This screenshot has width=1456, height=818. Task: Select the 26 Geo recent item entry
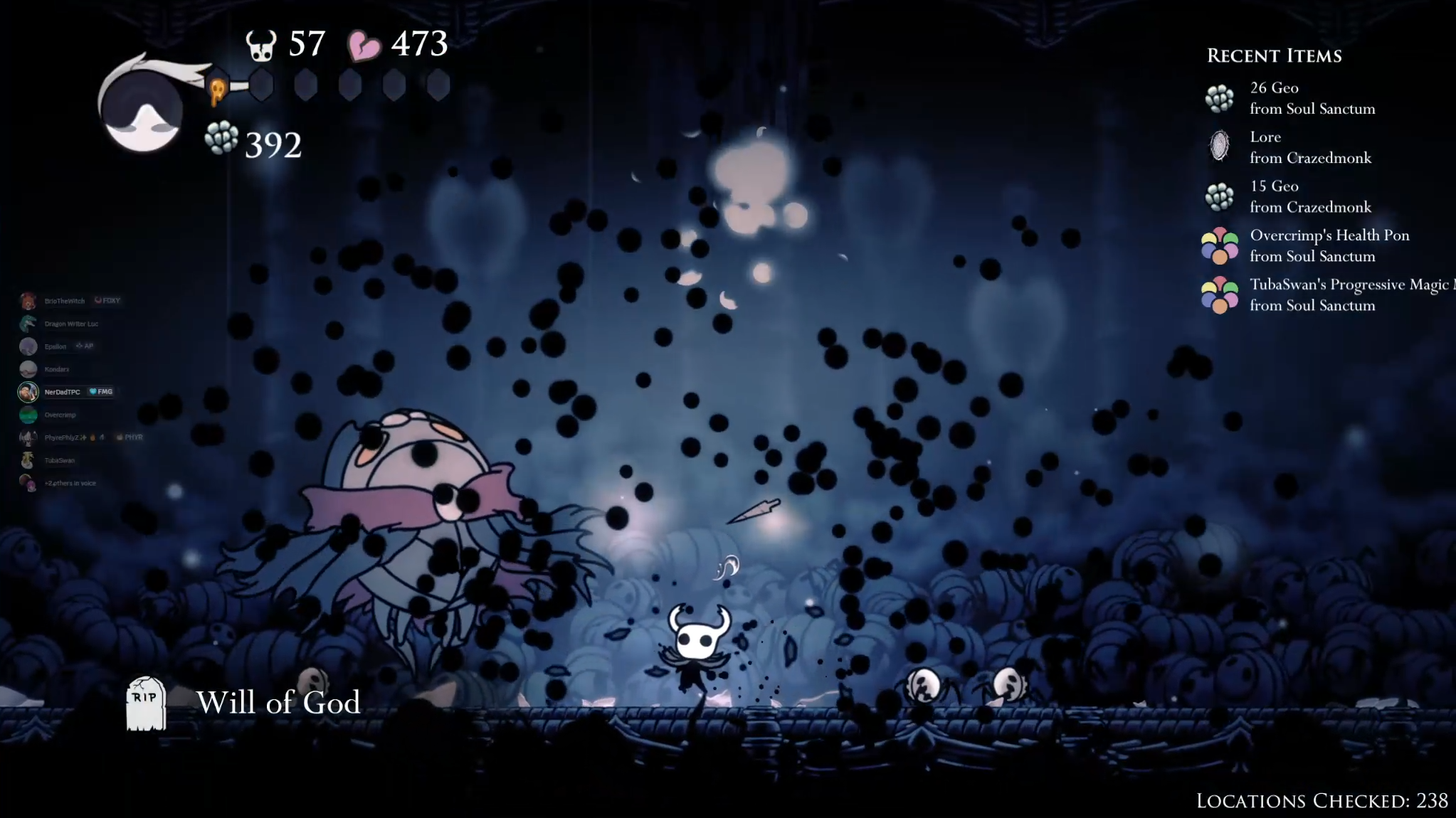pos(1312,98)
